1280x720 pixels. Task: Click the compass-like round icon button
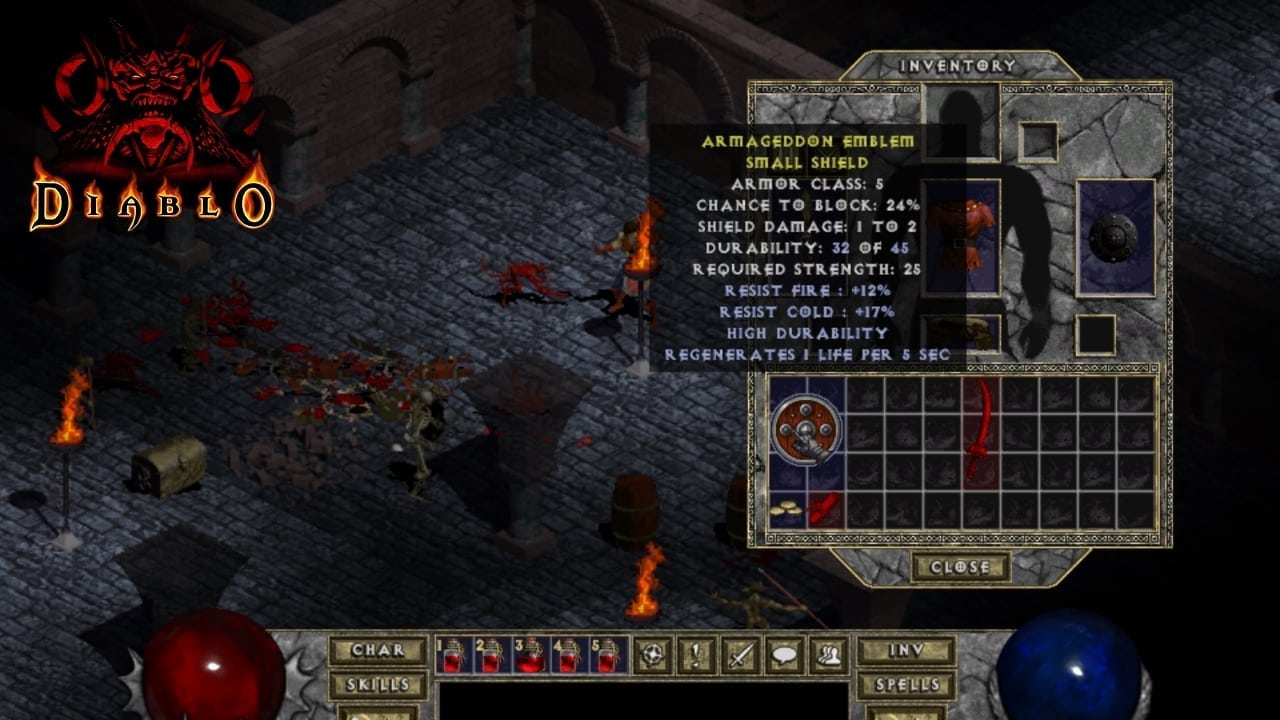tap(652, 655)
